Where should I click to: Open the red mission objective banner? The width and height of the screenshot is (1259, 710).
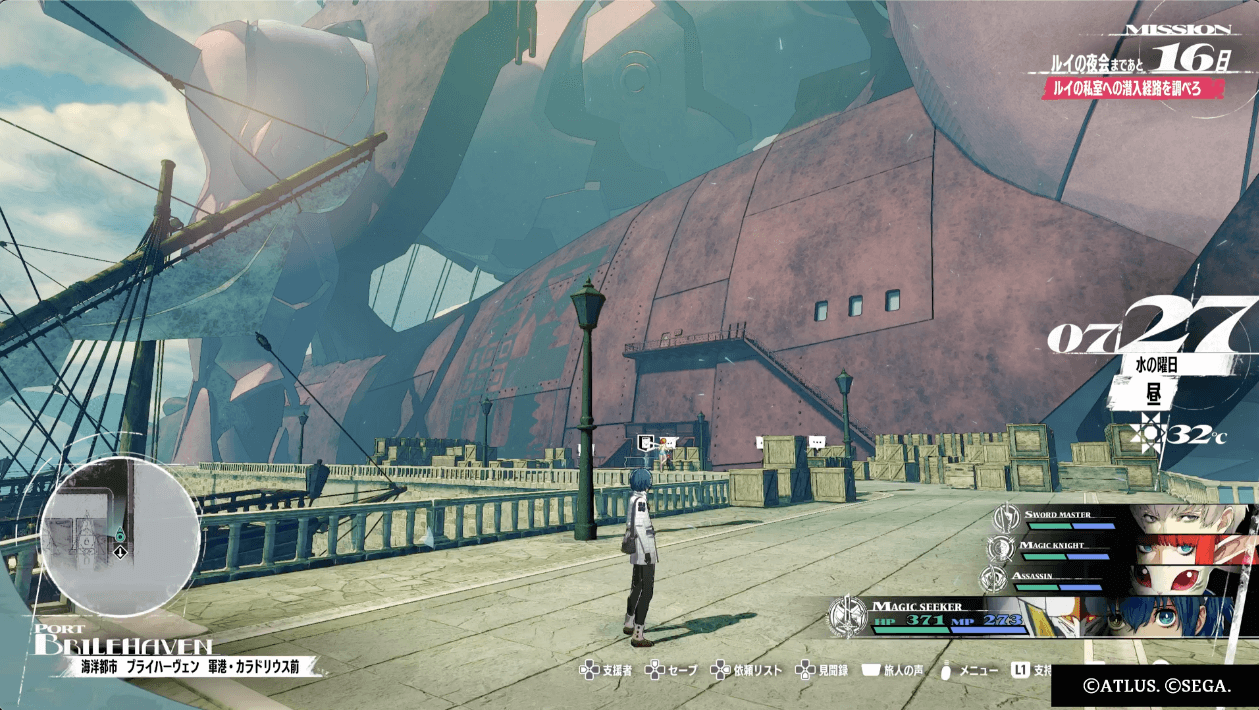(x=1132, y=89)
